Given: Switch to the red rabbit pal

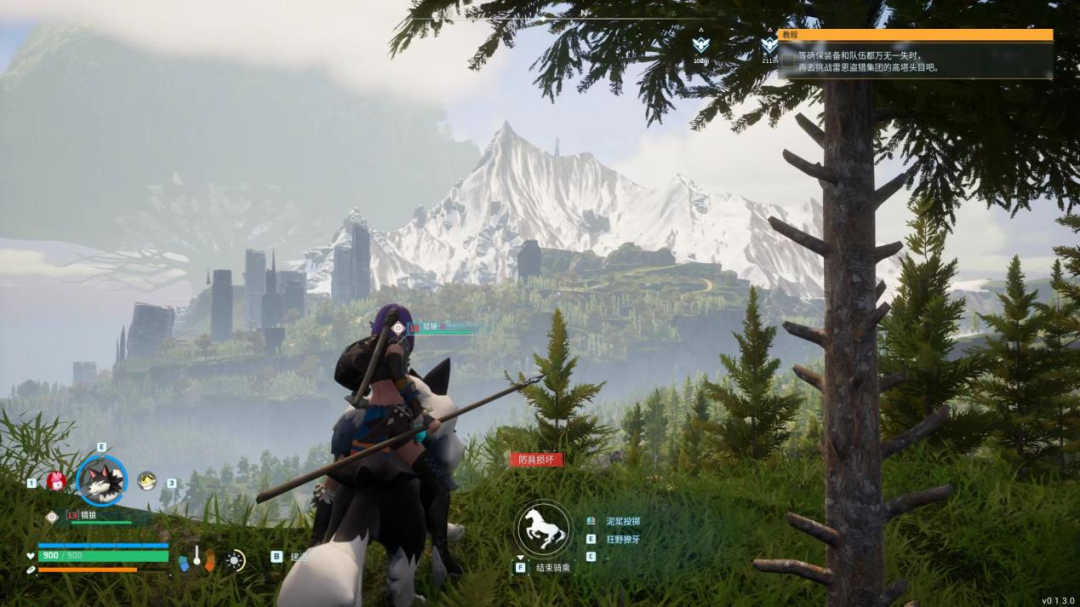Looking at the screenshot, I should tap(56, 481).
